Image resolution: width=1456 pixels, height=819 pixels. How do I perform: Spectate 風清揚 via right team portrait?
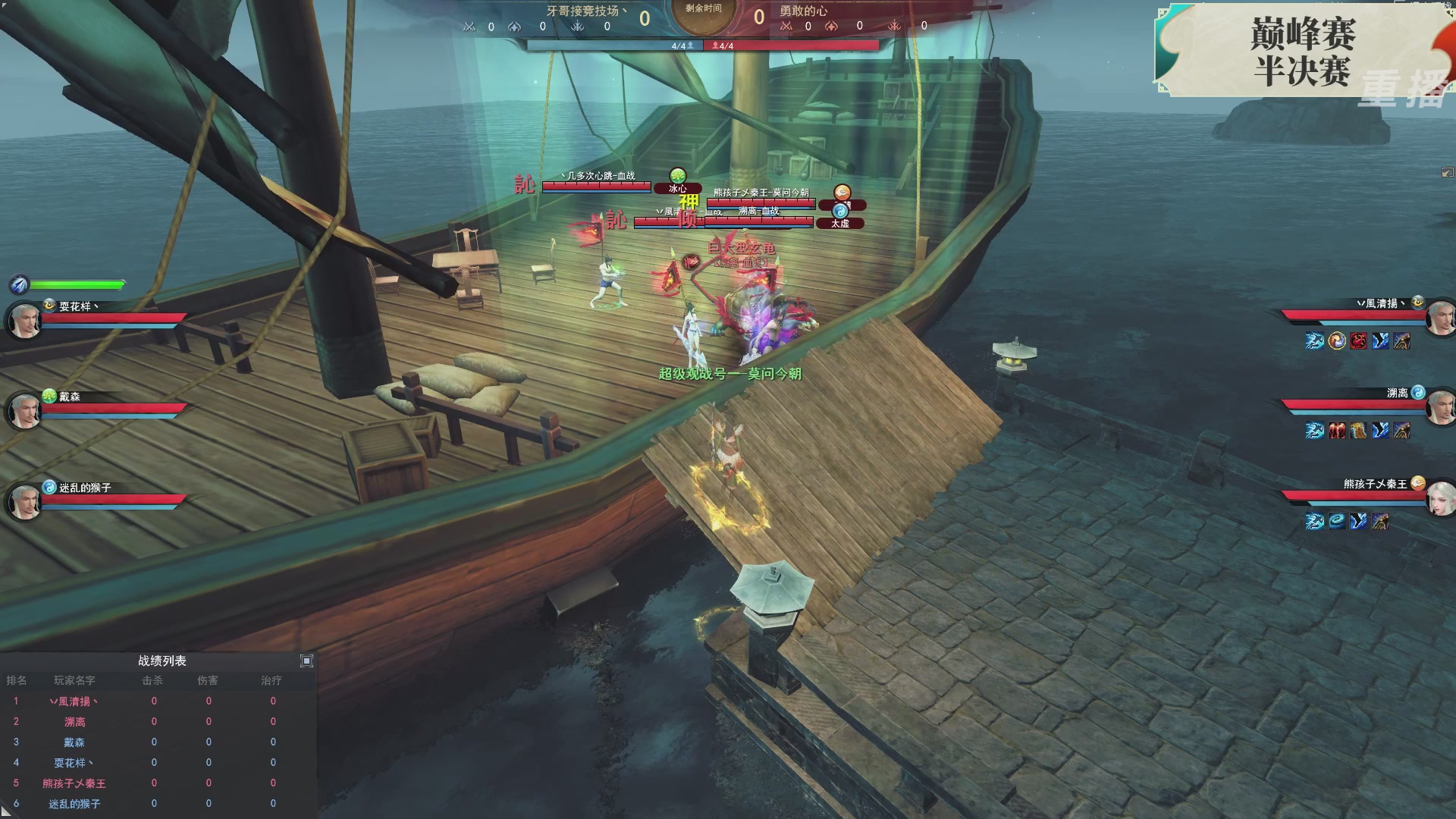coord(1440,318)
